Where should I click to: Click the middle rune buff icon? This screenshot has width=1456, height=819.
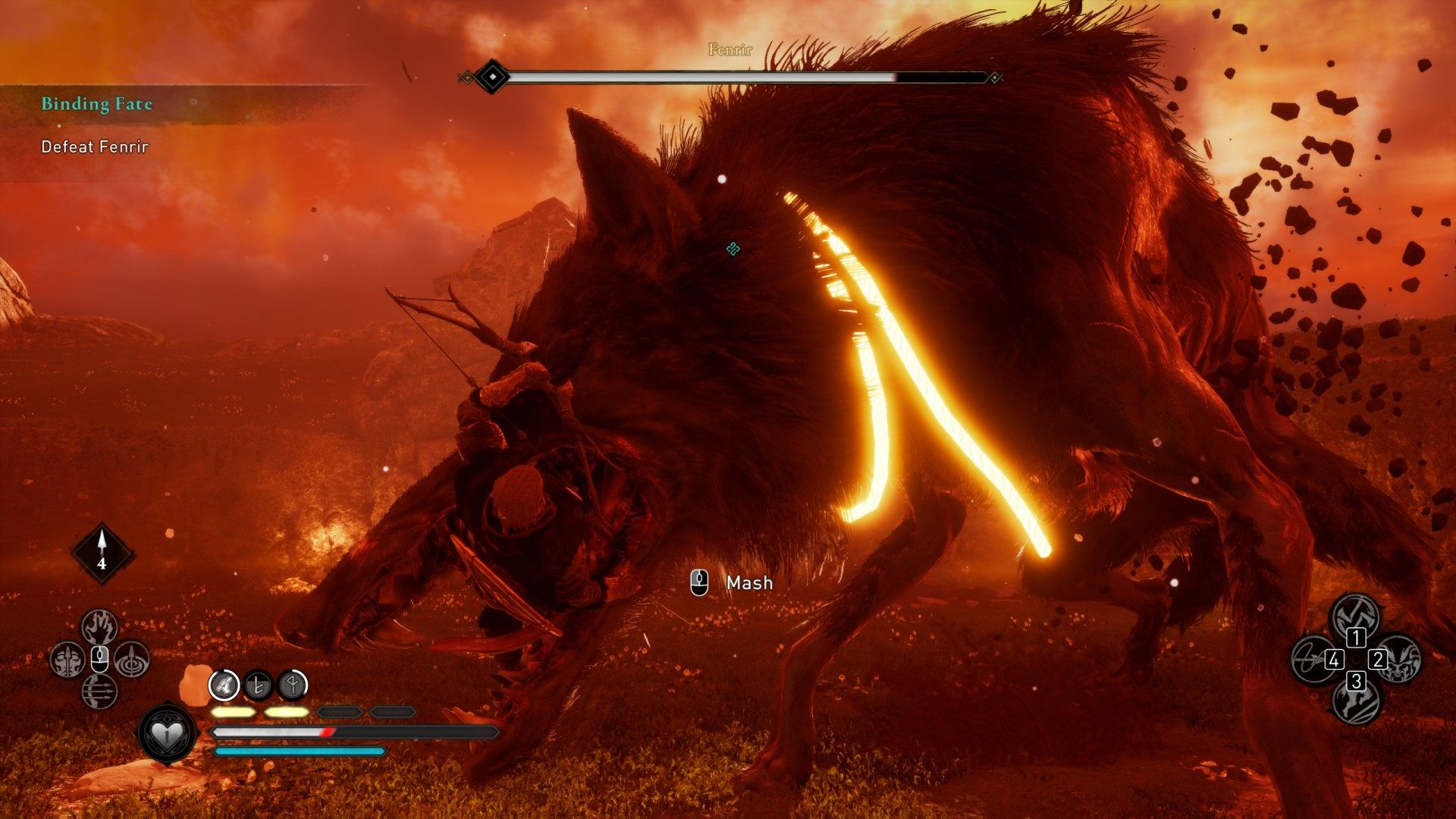258,686
